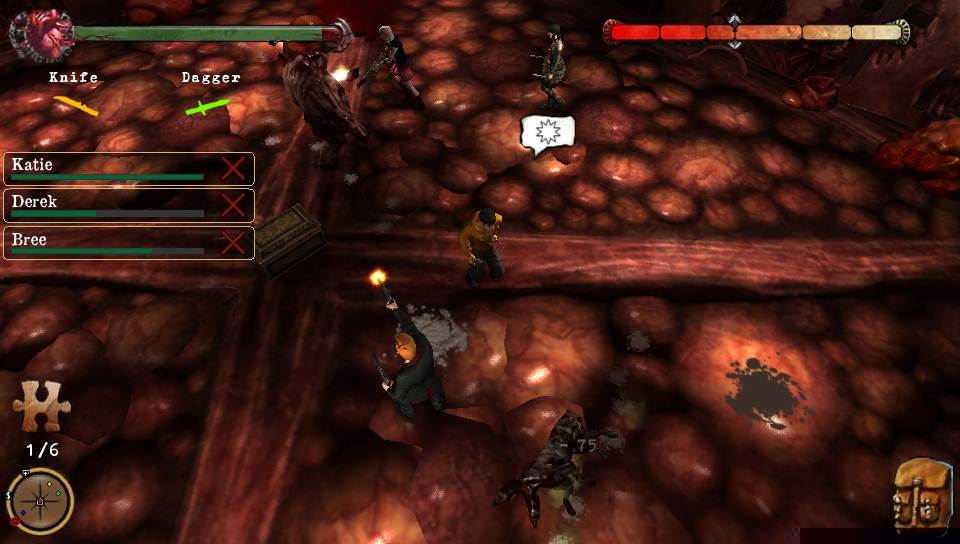The height and width of the screenshot is (544, 960).
Task: Click the red X beside Derek
Action: pos(233,205)
